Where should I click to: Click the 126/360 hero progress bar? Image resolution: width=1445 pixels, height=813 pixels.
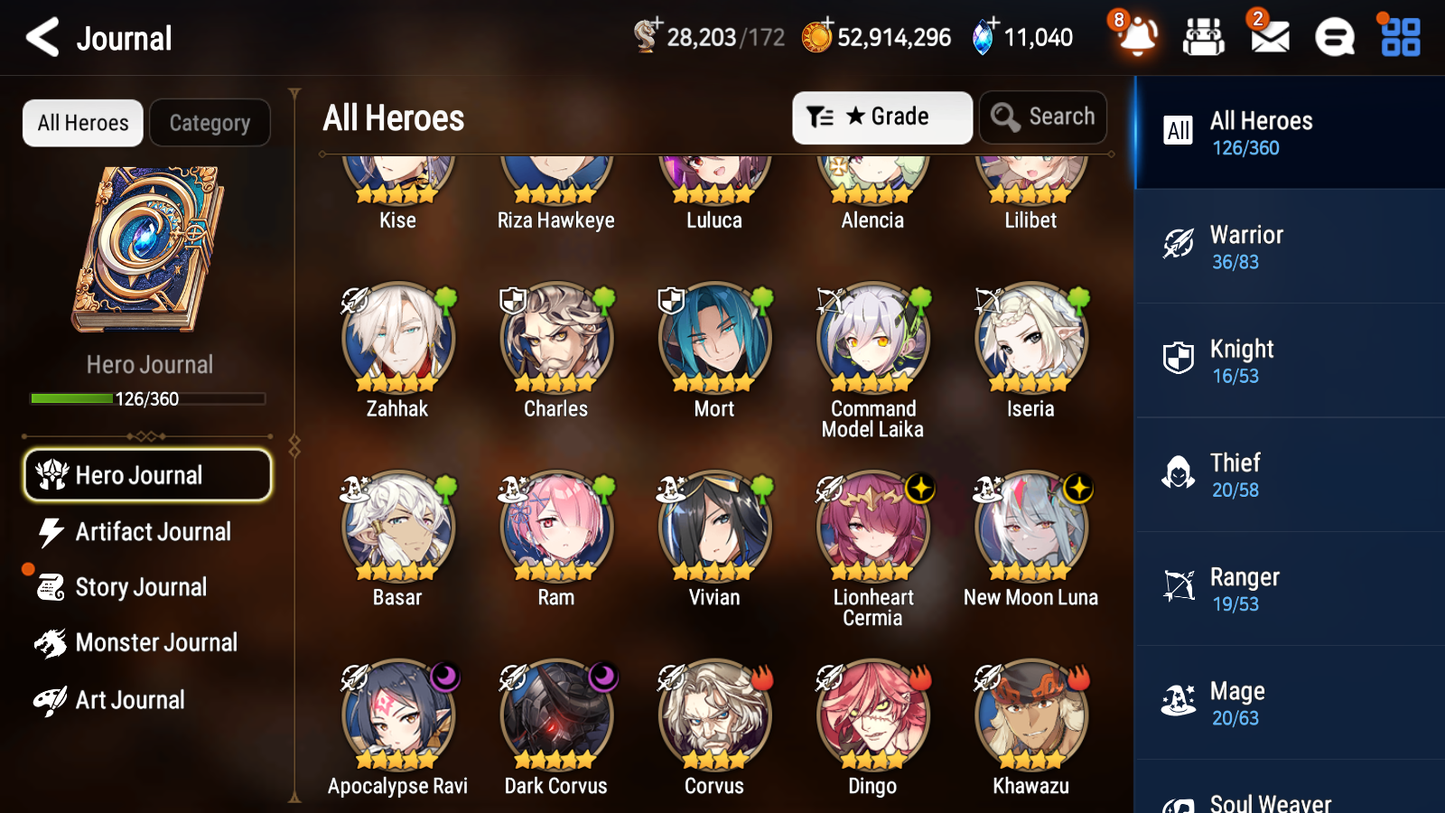point(149,398)
